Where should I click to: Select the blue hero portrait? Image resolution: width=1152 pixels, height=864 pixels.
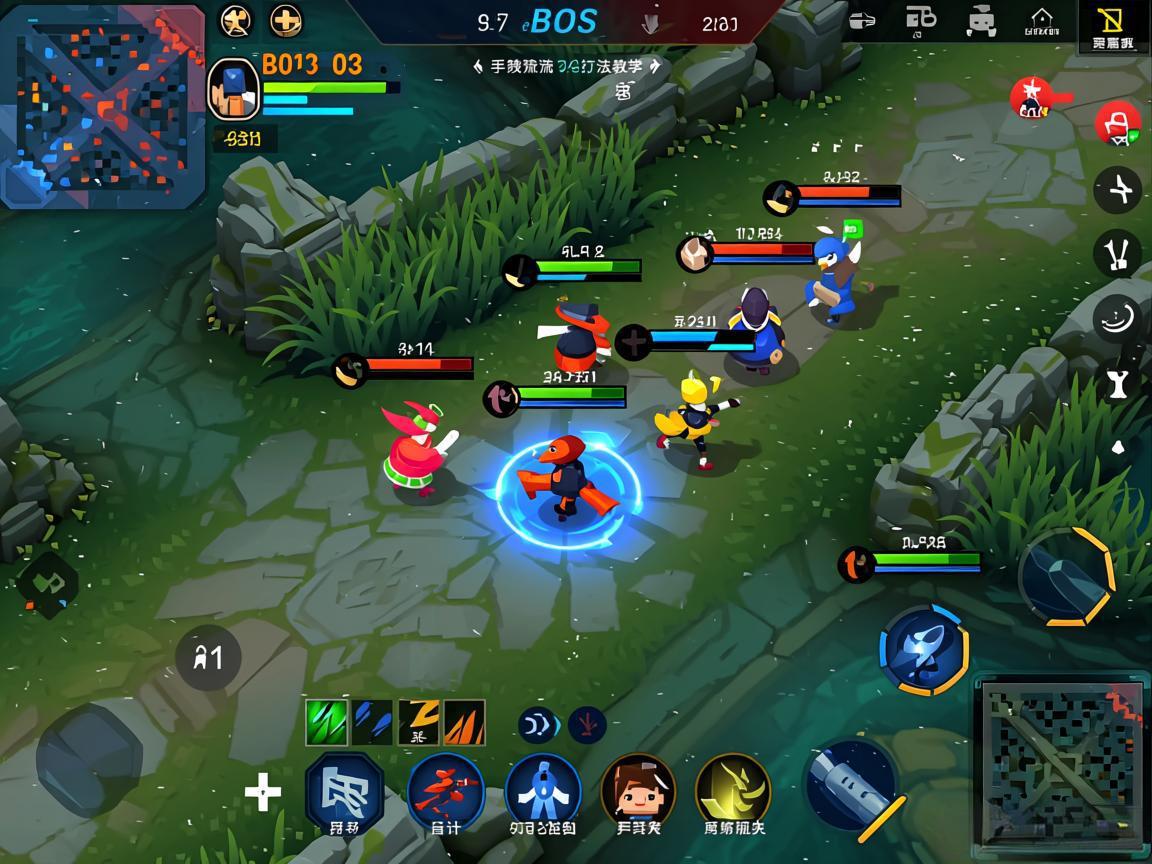[233, 89]
